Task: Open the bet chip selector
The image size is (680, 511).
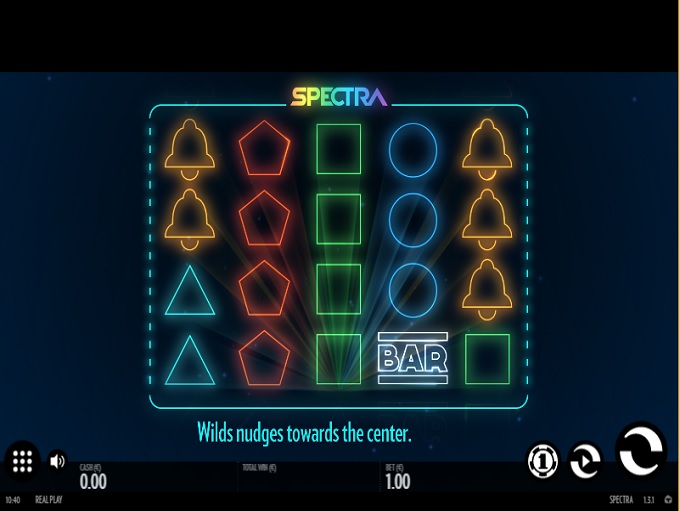Action: point(543,461)
